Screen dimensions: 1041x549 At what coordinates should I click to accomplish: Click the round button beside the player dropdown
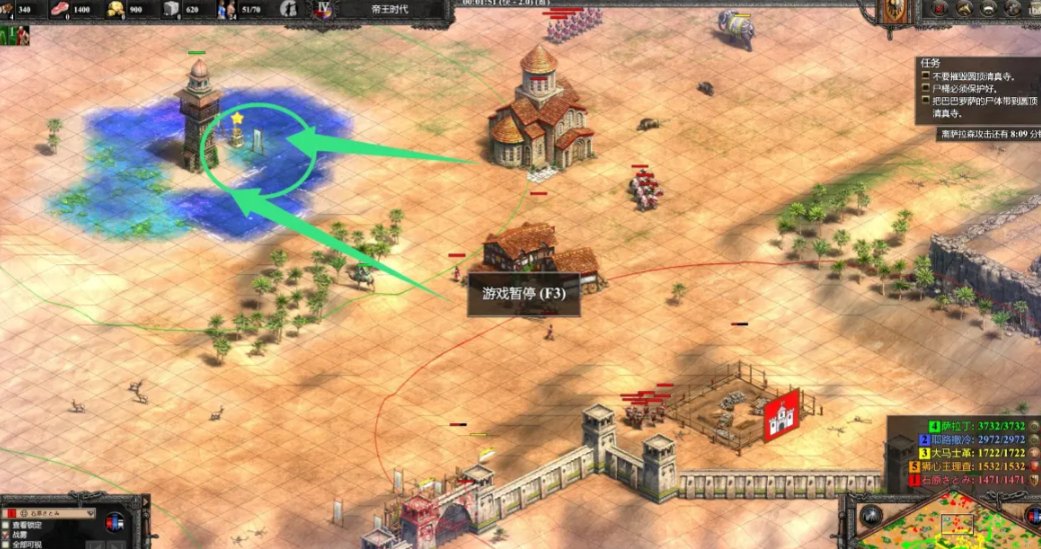pos(115,521)
